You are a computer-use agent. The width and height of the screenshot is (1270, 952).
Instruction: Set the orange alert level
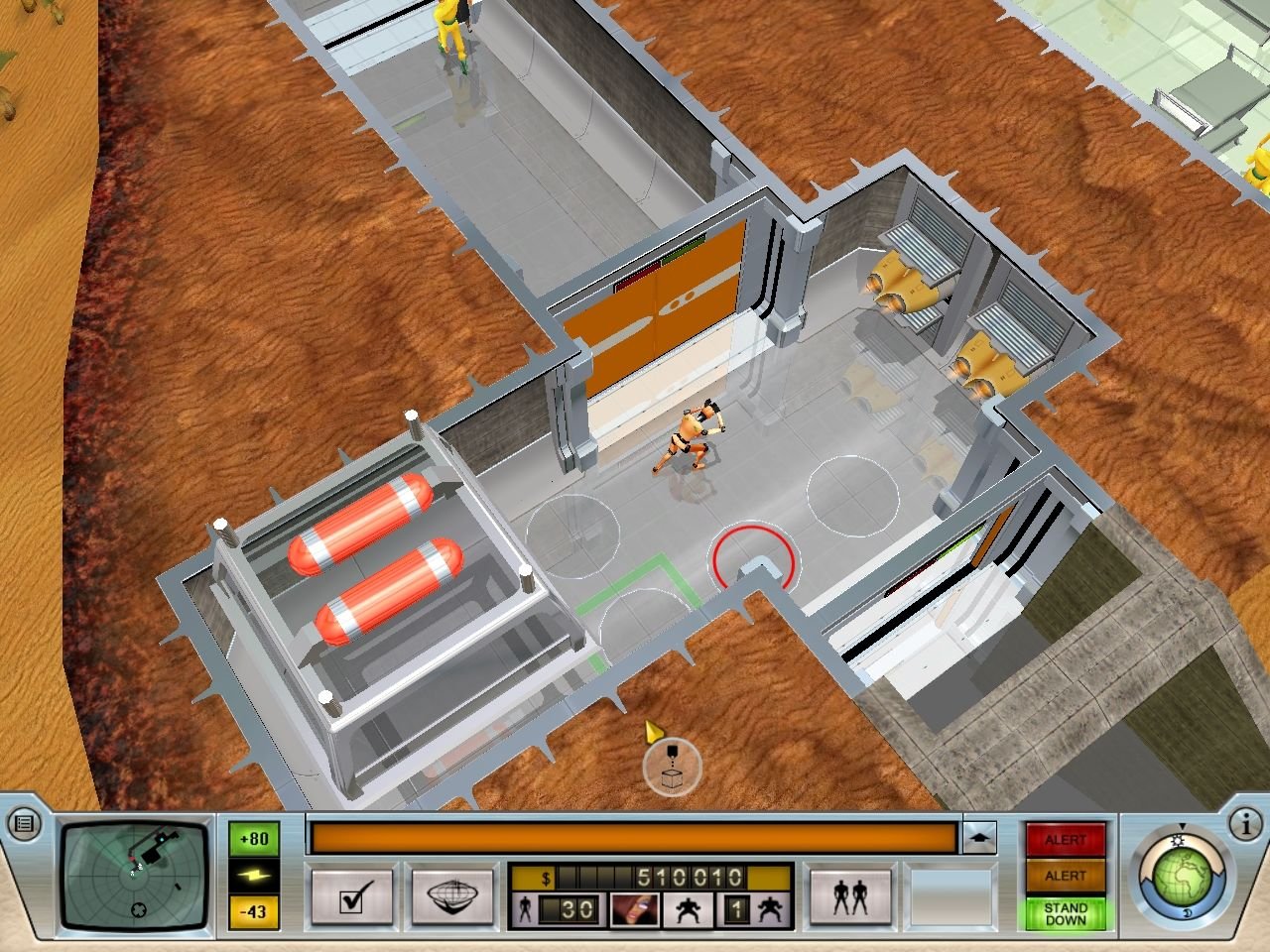1065,876
